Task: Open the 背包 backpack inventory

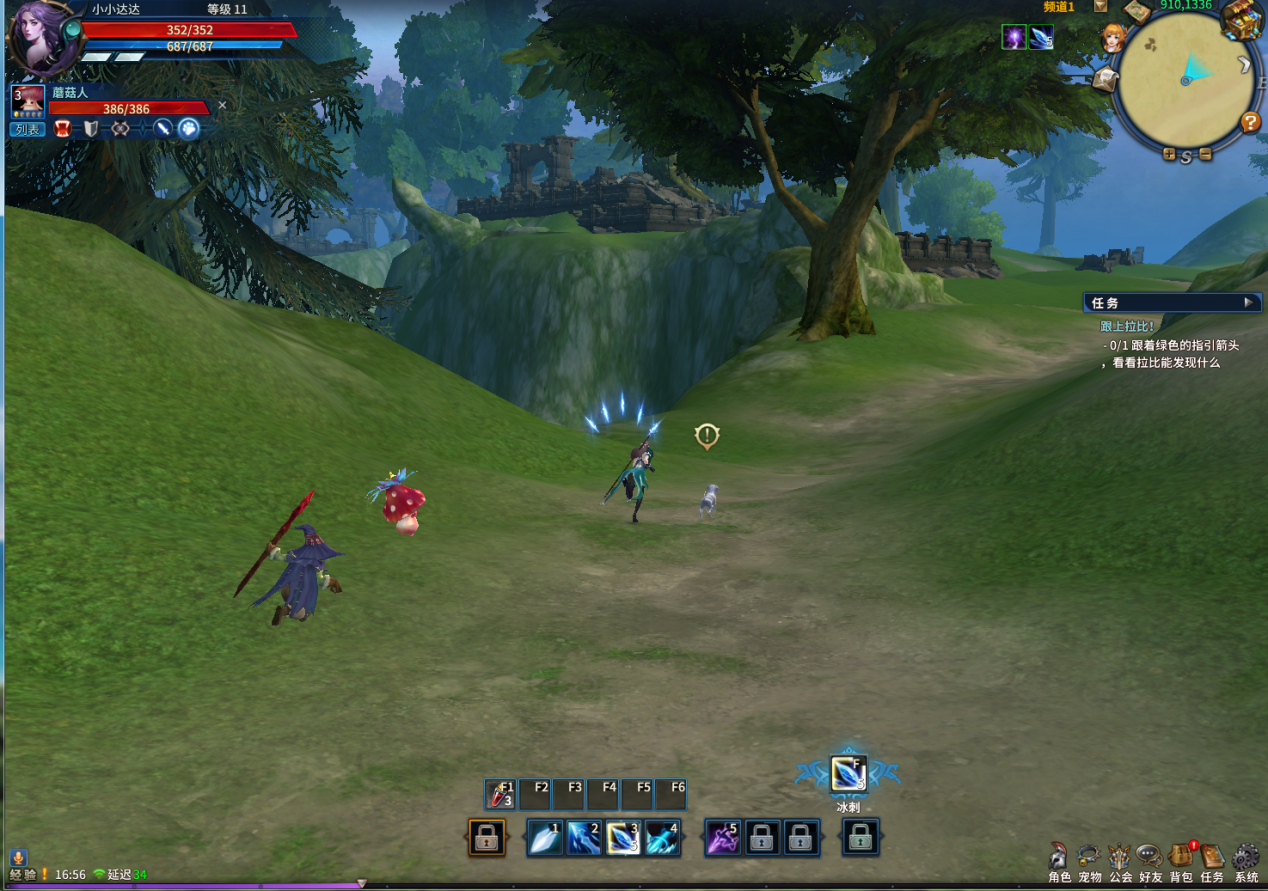Action: 1181,858
